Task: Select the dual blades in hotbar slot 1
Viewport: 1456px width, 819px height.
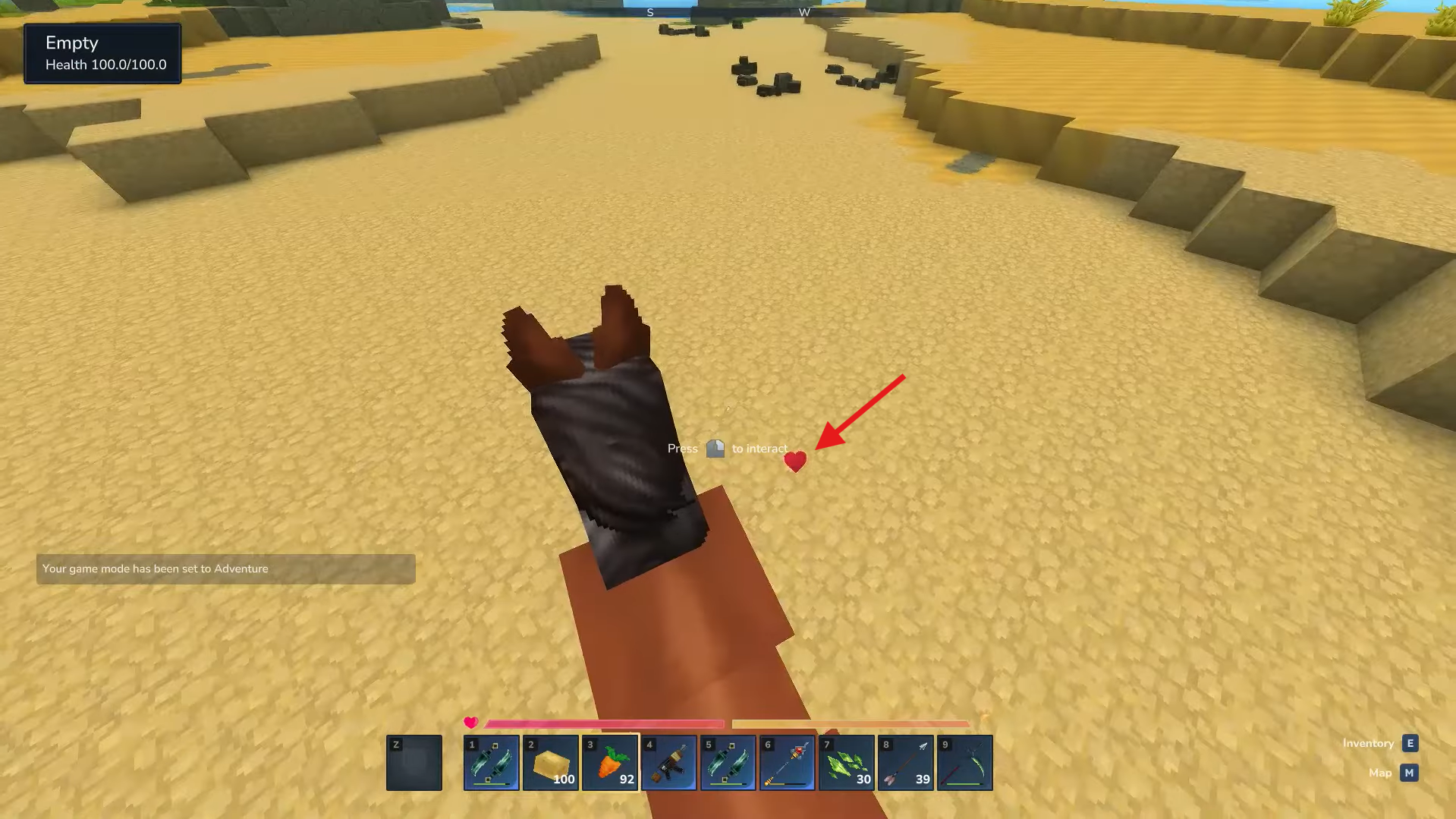Action: point(490,762)
